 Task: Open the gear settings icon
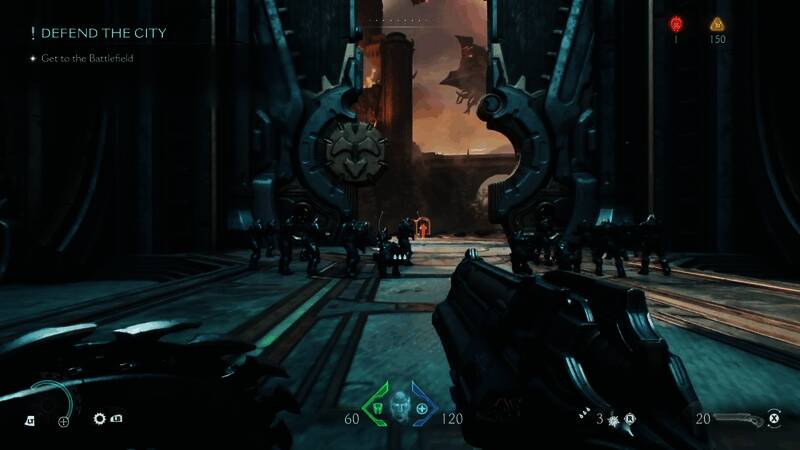100,420
